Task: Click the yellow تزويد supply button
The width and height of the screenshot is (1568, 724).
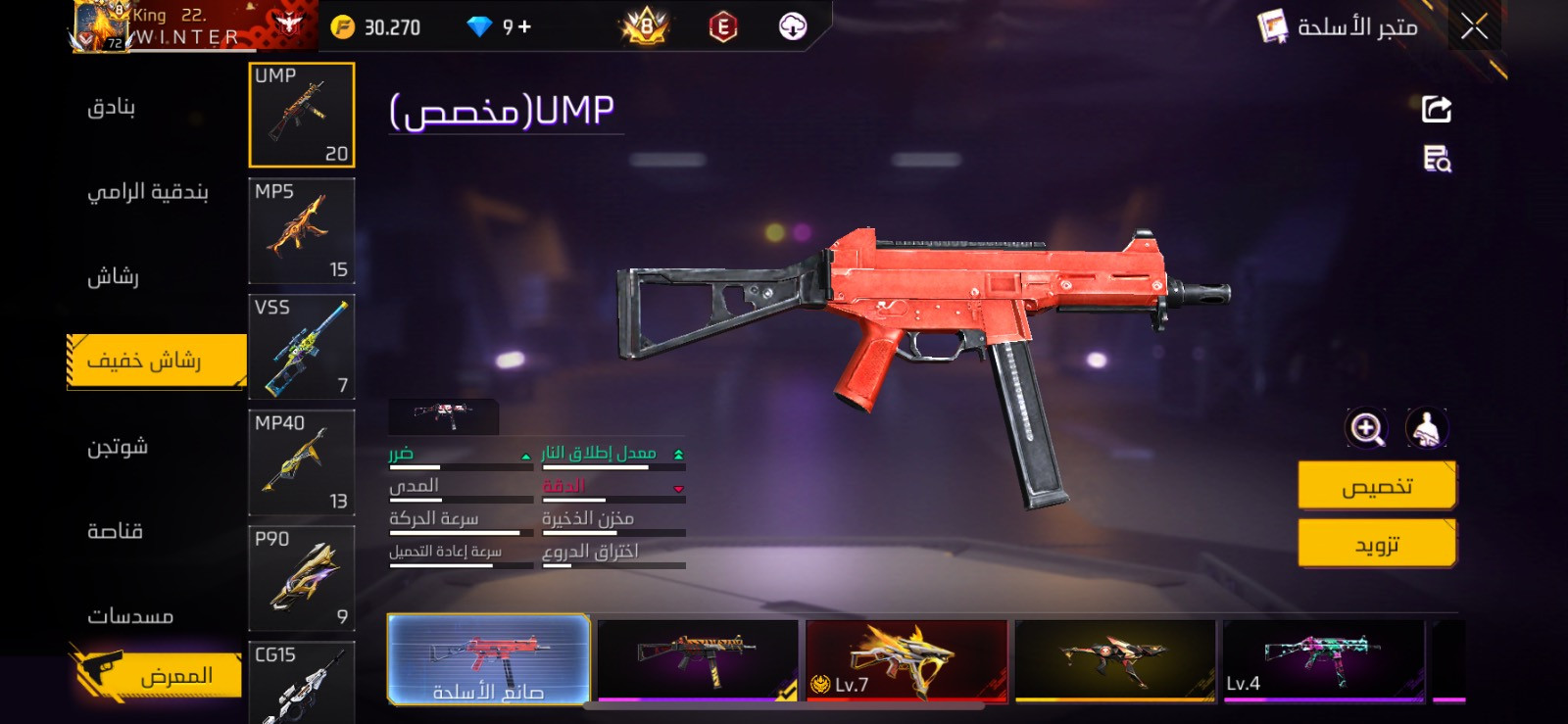Action: pyautogui.click(x=1376, y=544)
